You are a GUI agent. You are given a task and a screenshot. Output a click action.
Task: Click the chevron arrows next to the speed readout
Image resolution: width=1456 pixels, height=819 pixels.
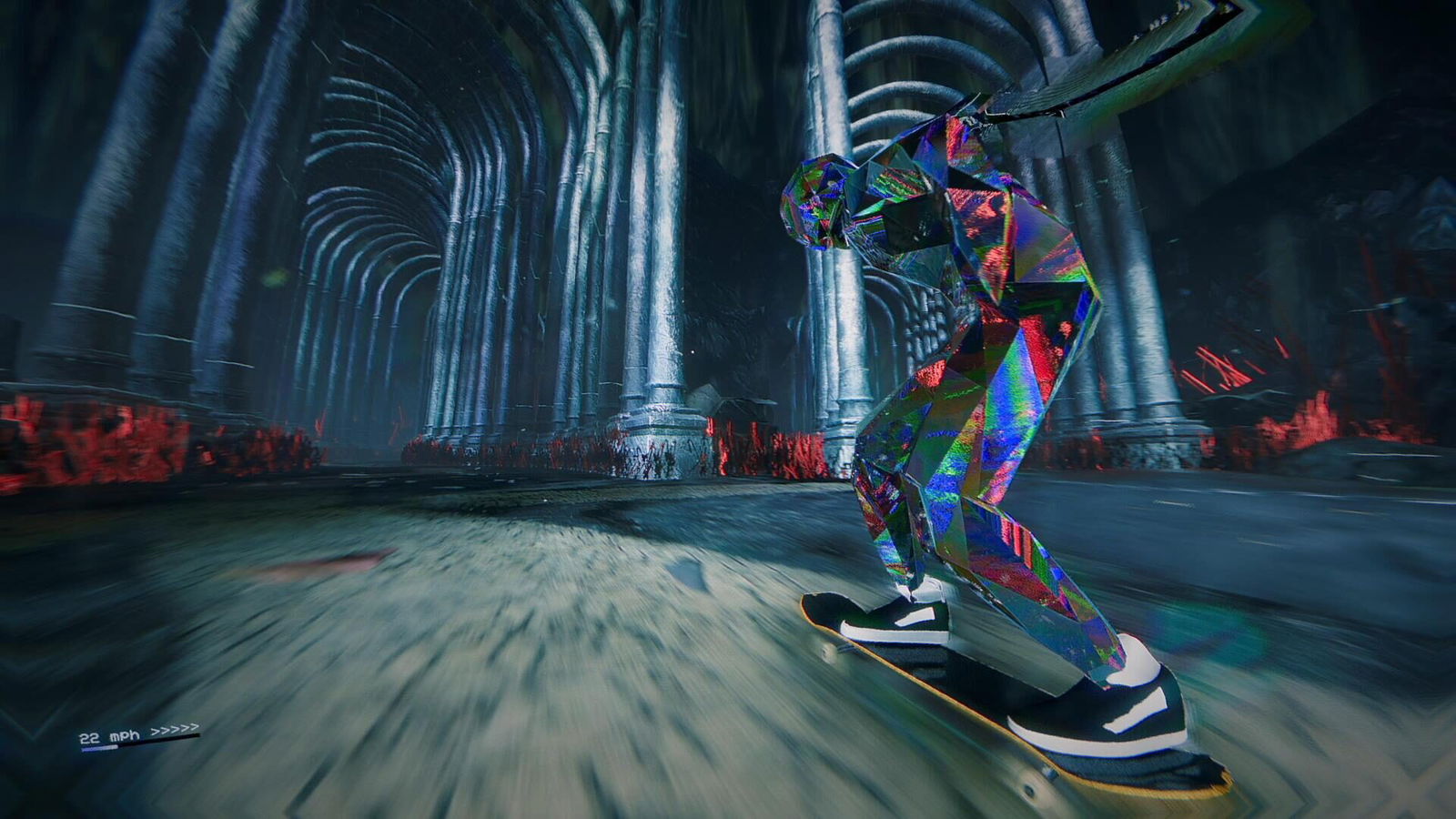pos(173,728)
